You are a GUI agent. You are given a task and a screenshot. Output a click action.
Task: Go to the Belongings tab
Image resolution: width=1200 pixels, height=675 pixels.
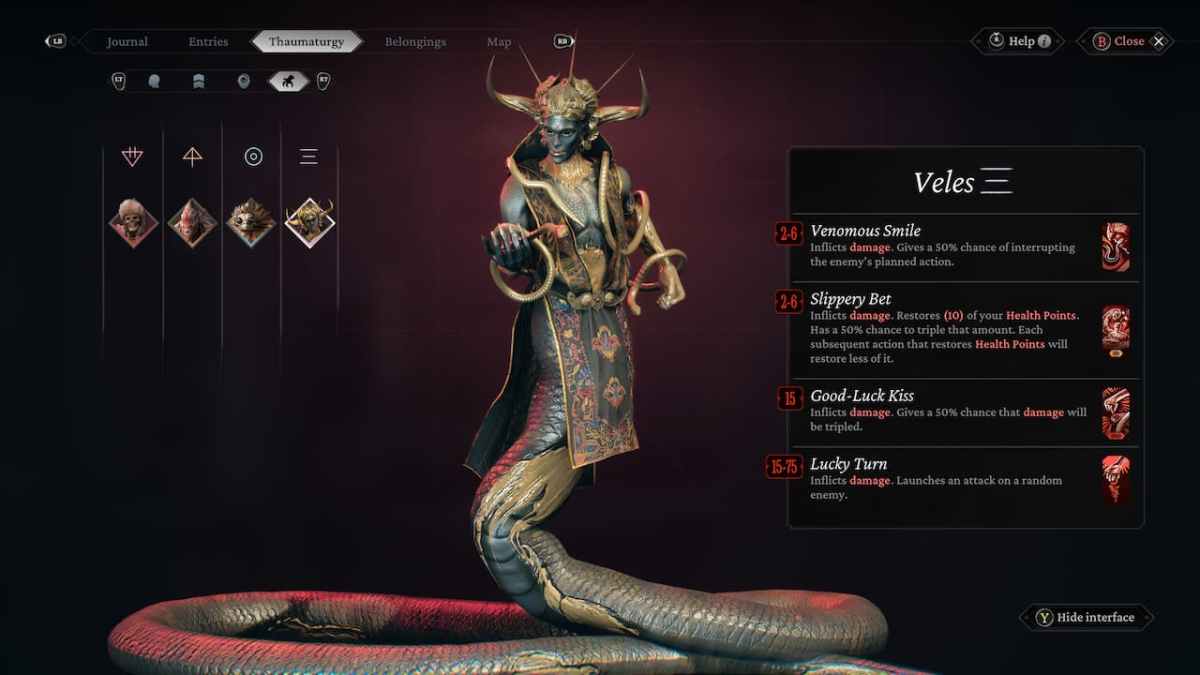415,42
